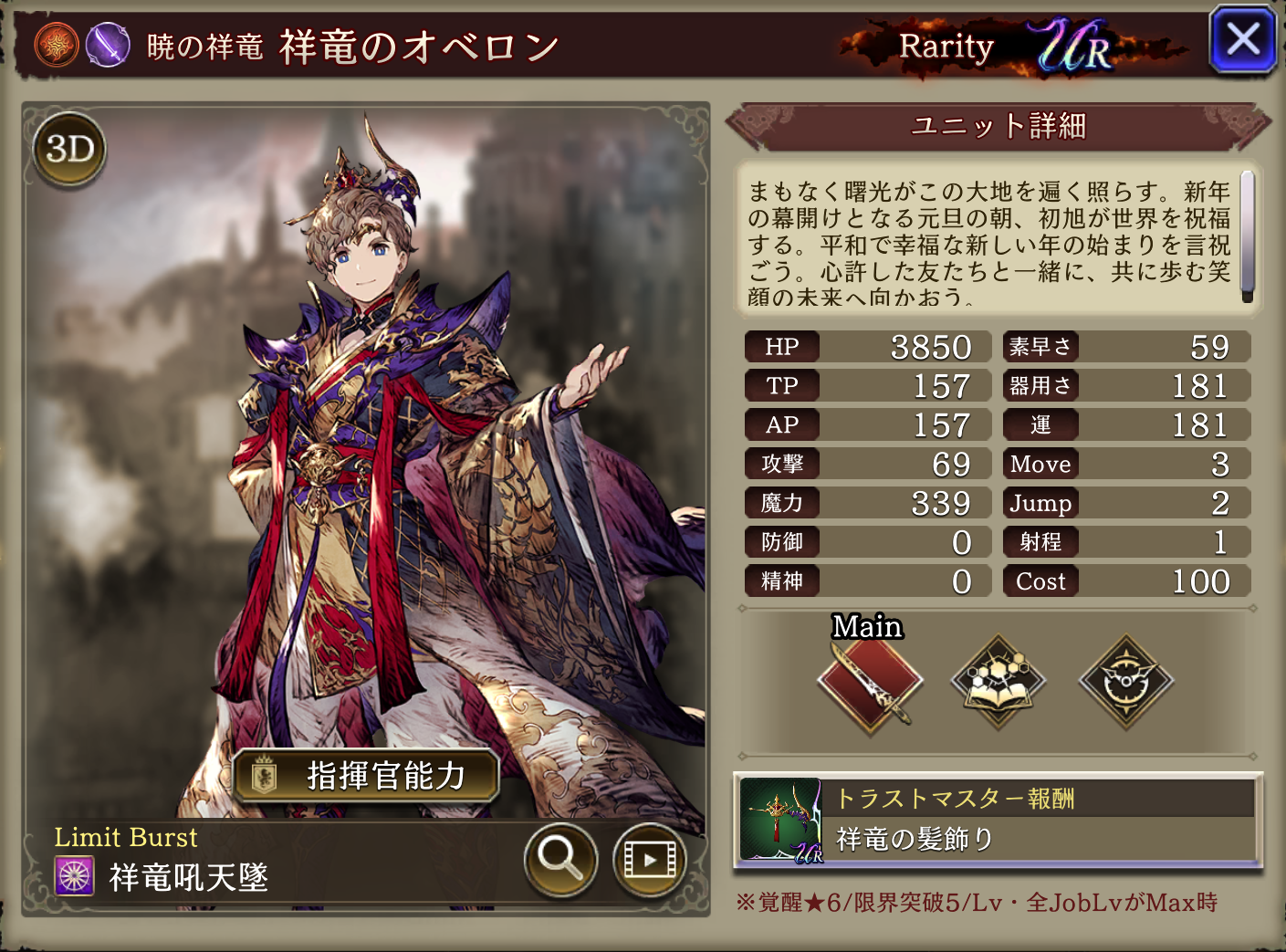Image resolution: width=1286 pixels, height=952 pixels.
Task: Tap the purple sword job icon in the title bar
Action: (108, 45)
